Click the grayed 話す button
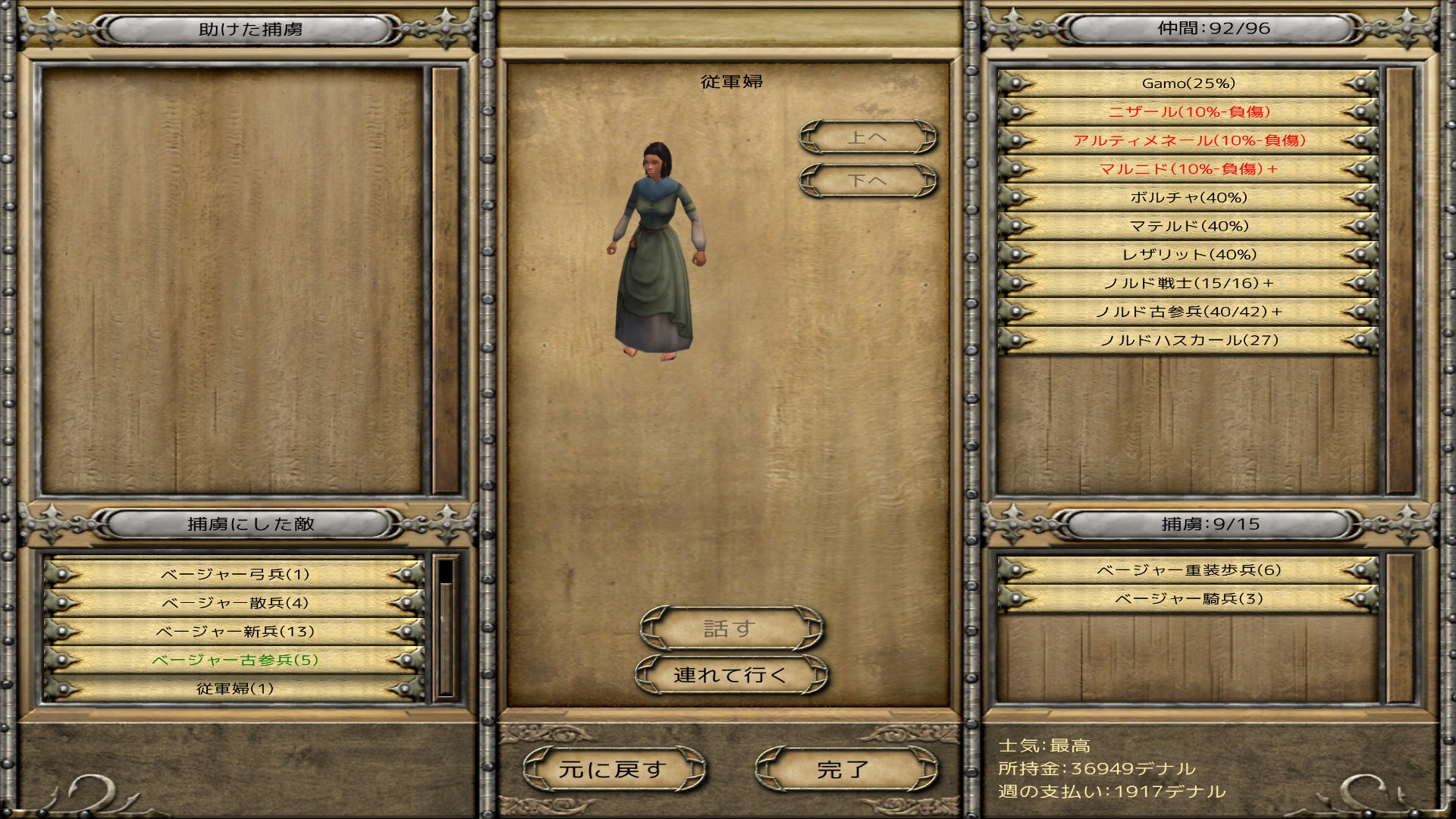Screen dimensions: 1456x819 (x=730, y=627)
